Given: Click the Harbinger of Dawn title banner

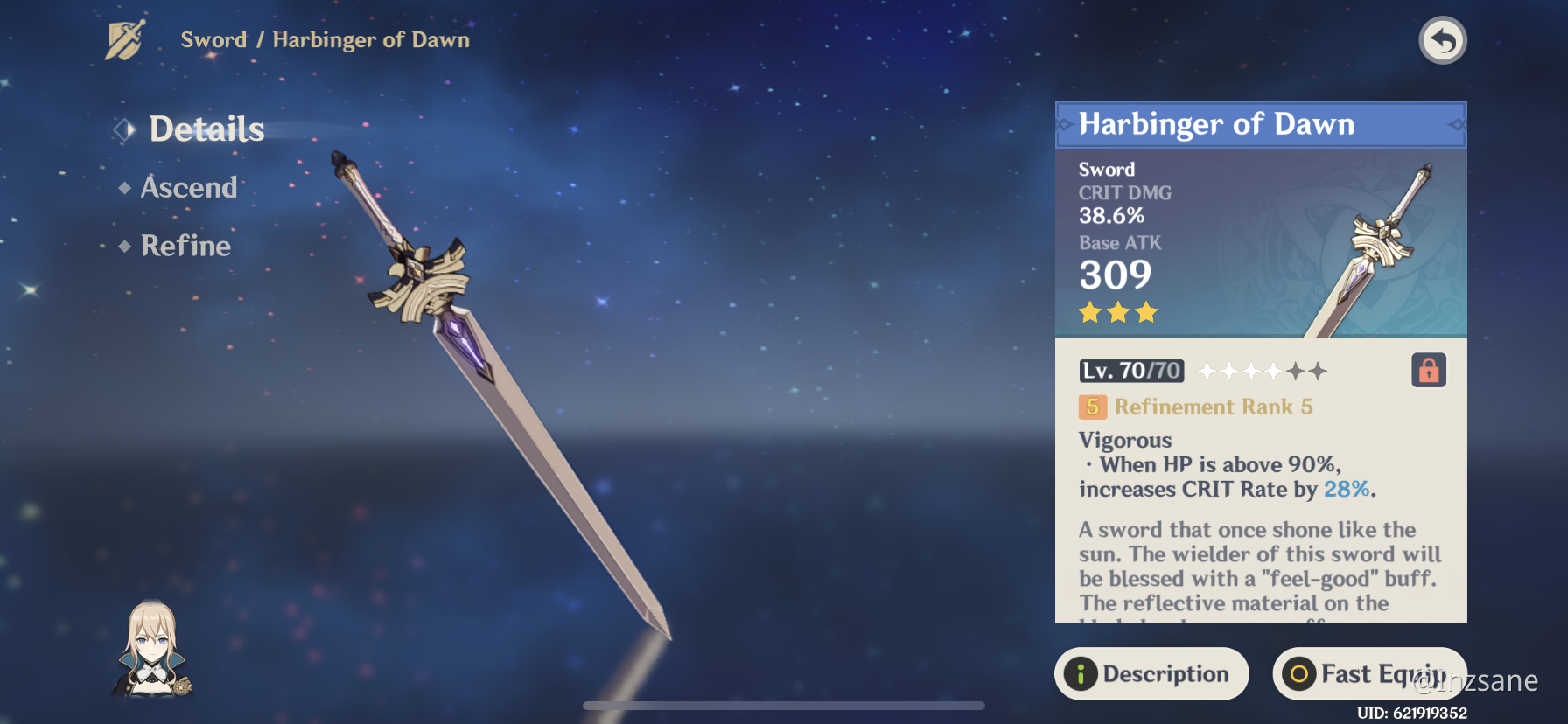Looking at the screenshot, I should point(1216,124).
